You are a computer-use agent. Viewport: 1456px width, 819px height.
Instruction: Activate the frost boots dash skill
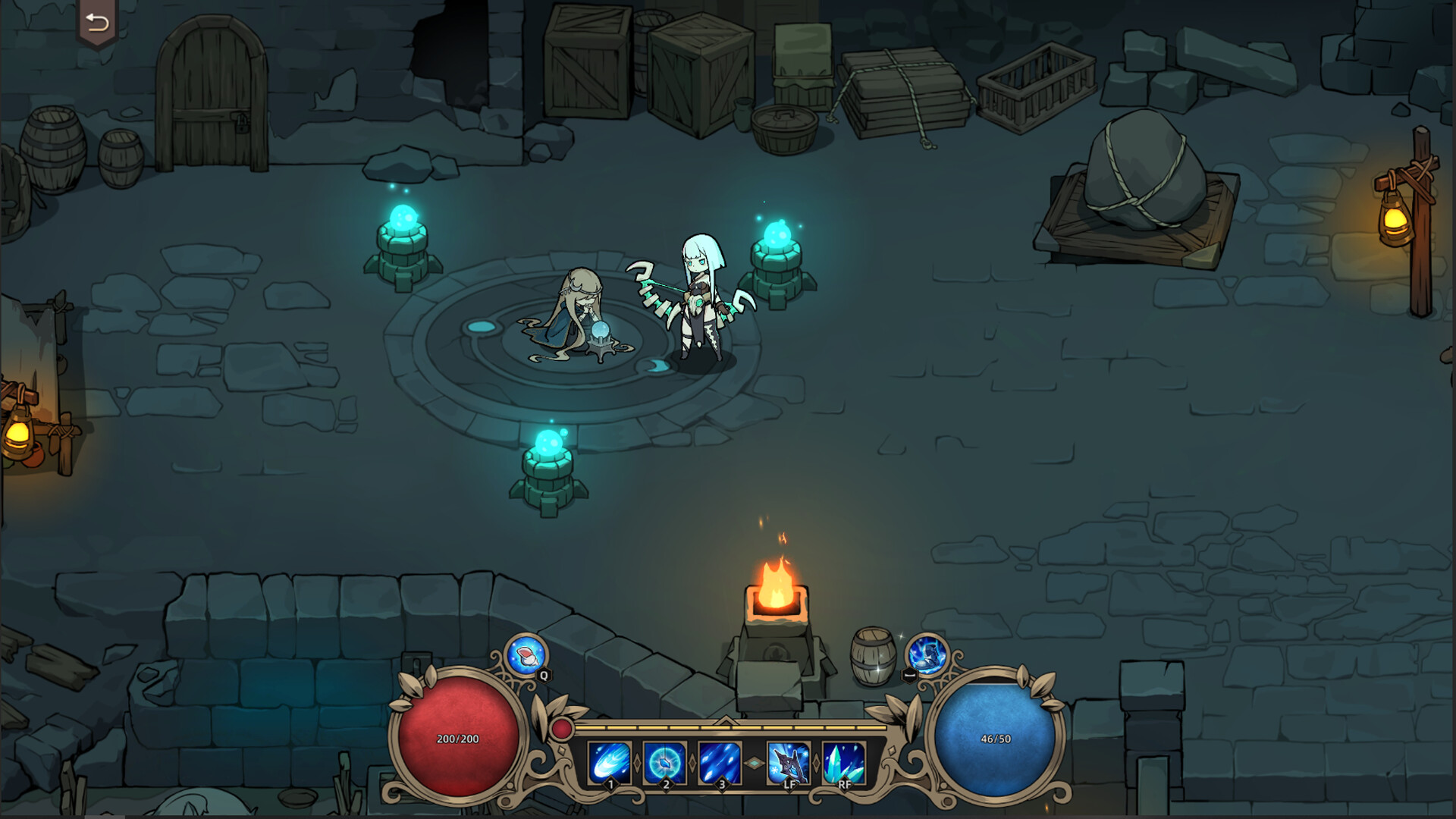click(x=927, y=654)
